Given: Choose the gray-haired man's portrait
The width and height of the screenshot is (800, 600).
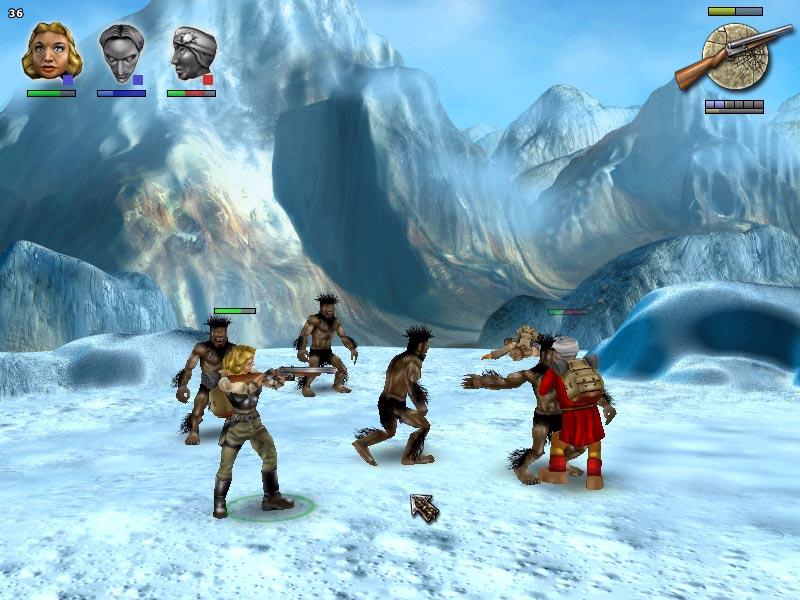Looking at the screenshot, I should click(x=120, y=54).
